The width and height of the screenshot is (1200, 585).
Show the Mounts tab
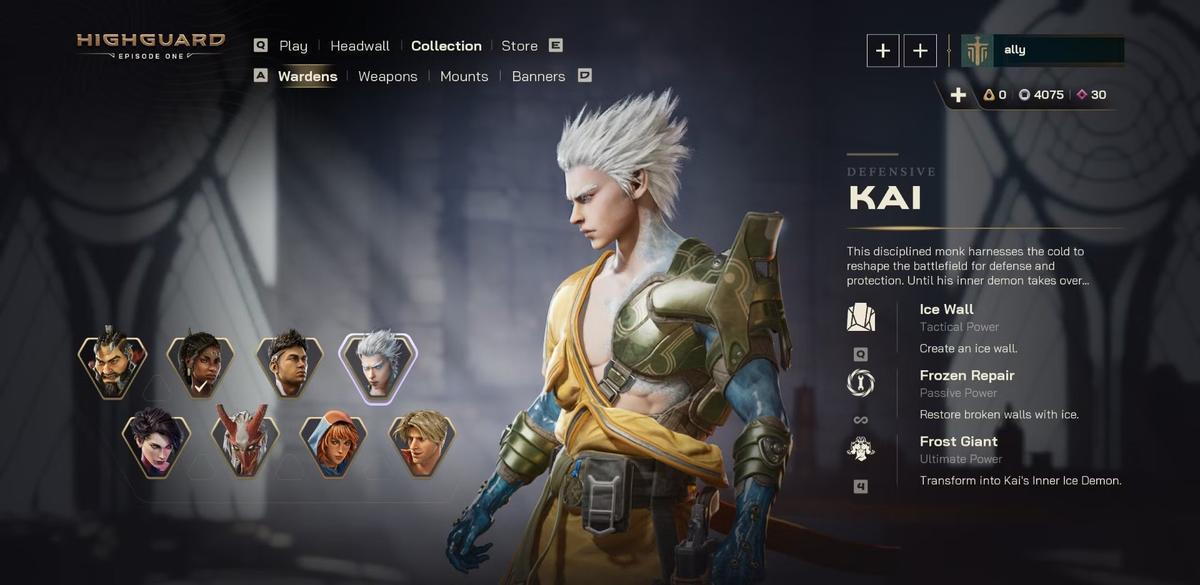click(x=464, y=76)
